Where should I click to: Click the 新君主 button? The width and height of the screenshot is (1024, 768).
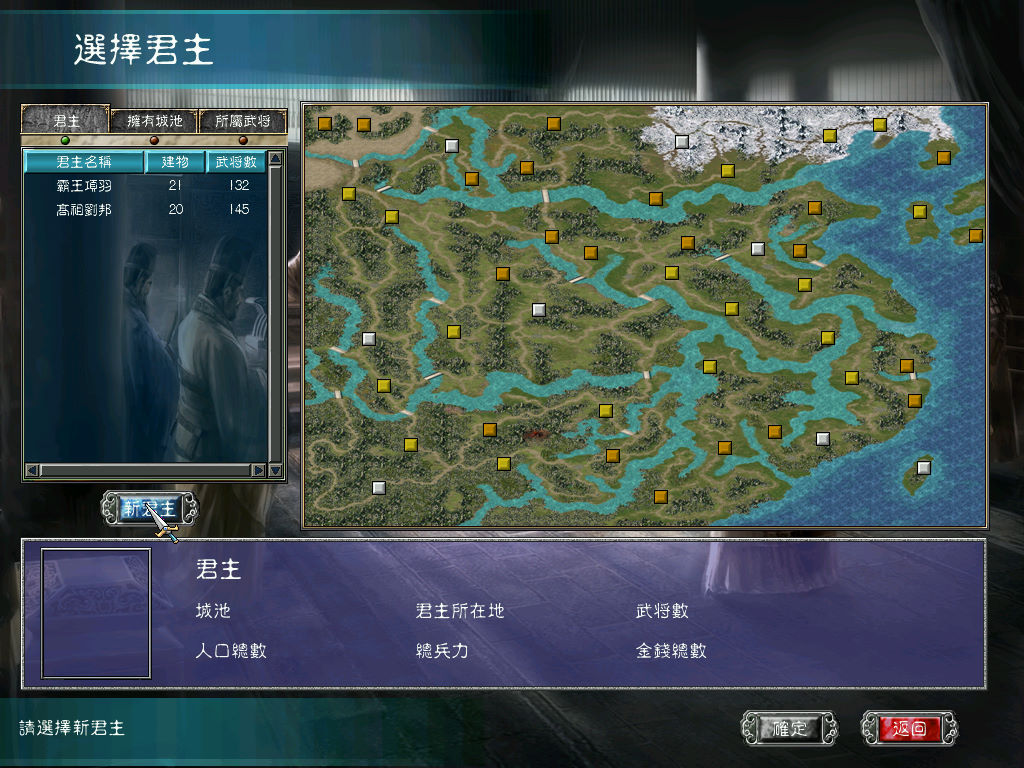pyautogui.click(x=150, y=508)
